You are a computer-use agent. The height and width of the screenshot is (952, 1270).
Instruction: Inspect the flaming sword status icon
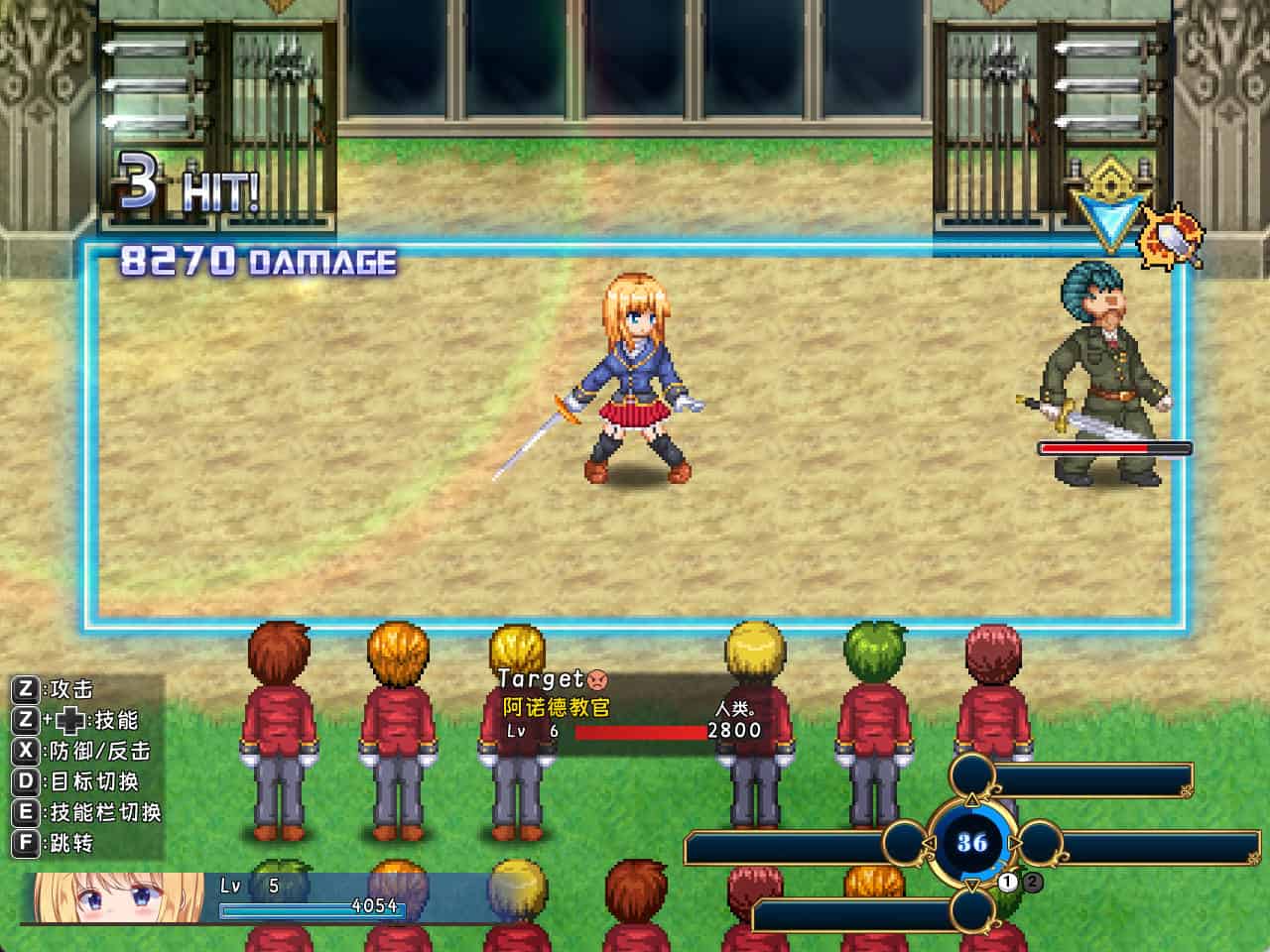pos(1174,238)
